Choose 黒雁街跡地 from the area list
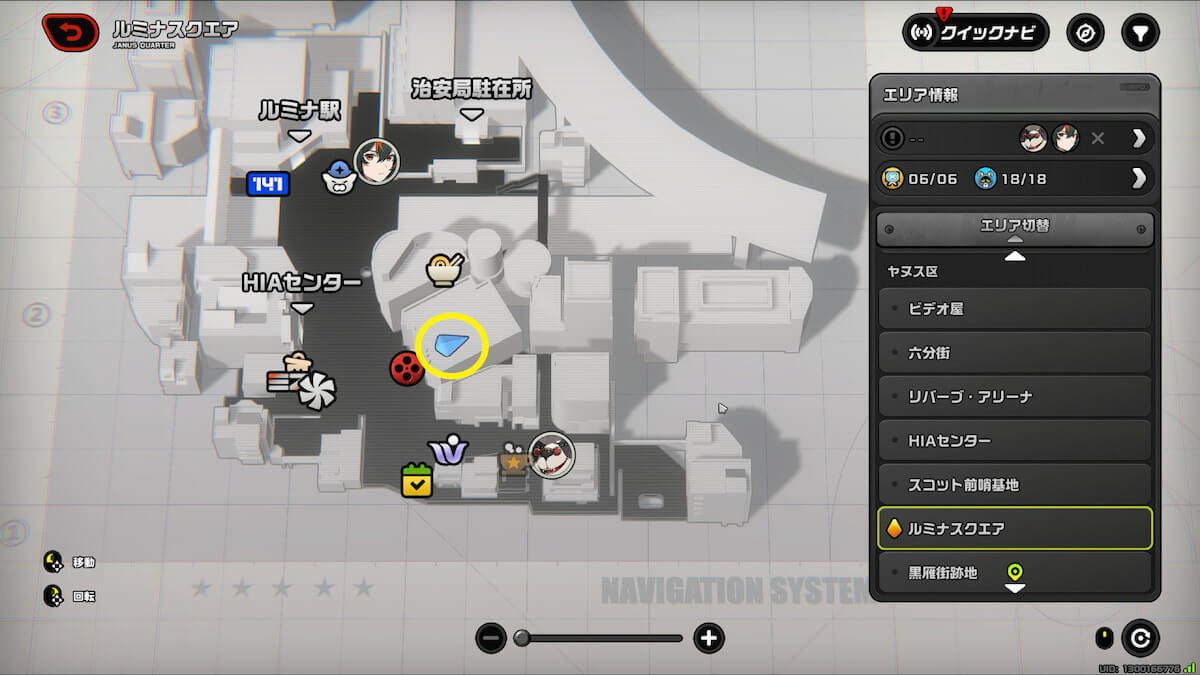The width and height of the screenshot is (1200, 675). (1014, 573)
